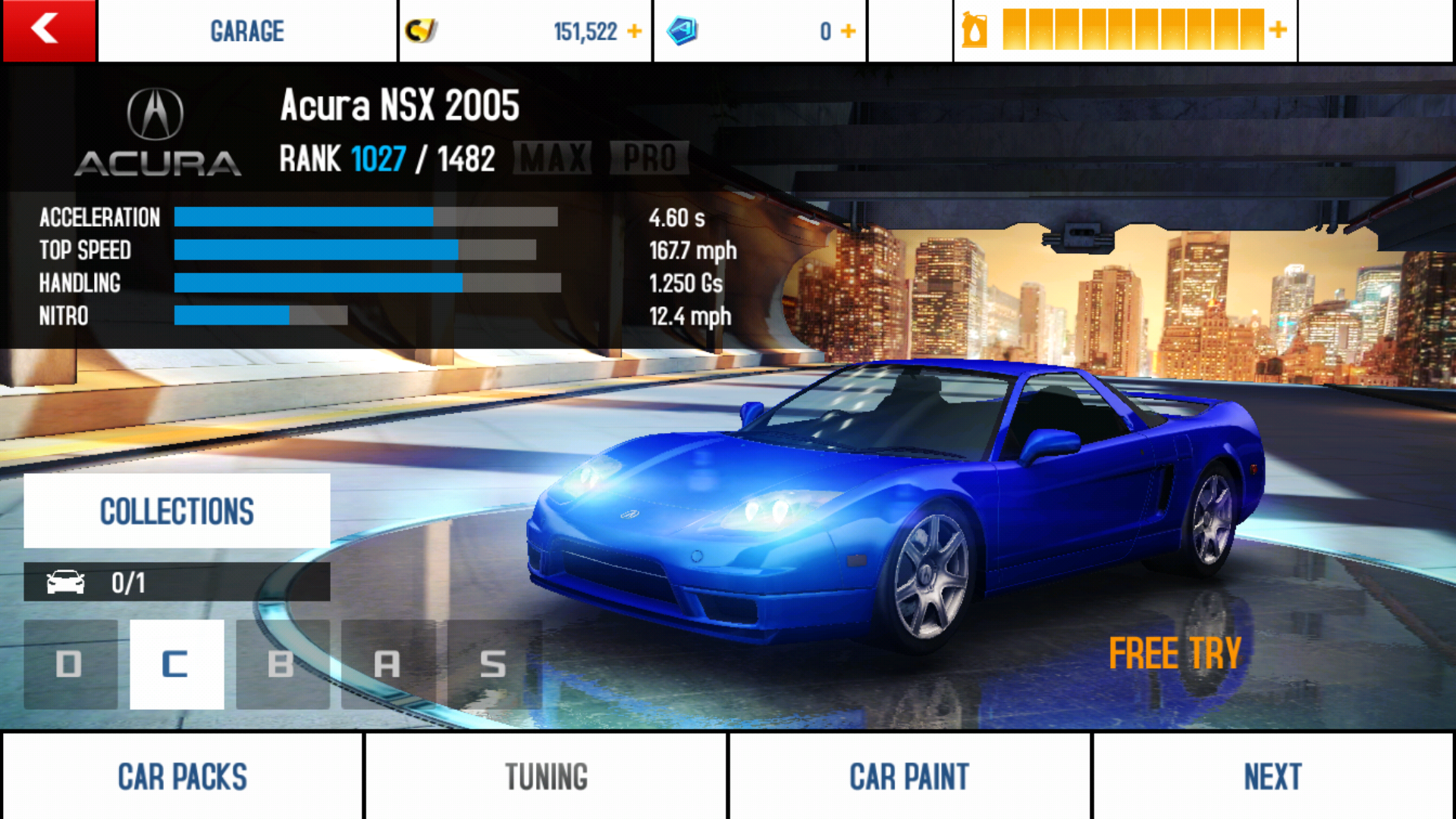This screenshot has width=1456, height=819.
Task: Select the class C tab
Action: pos(176,664)
